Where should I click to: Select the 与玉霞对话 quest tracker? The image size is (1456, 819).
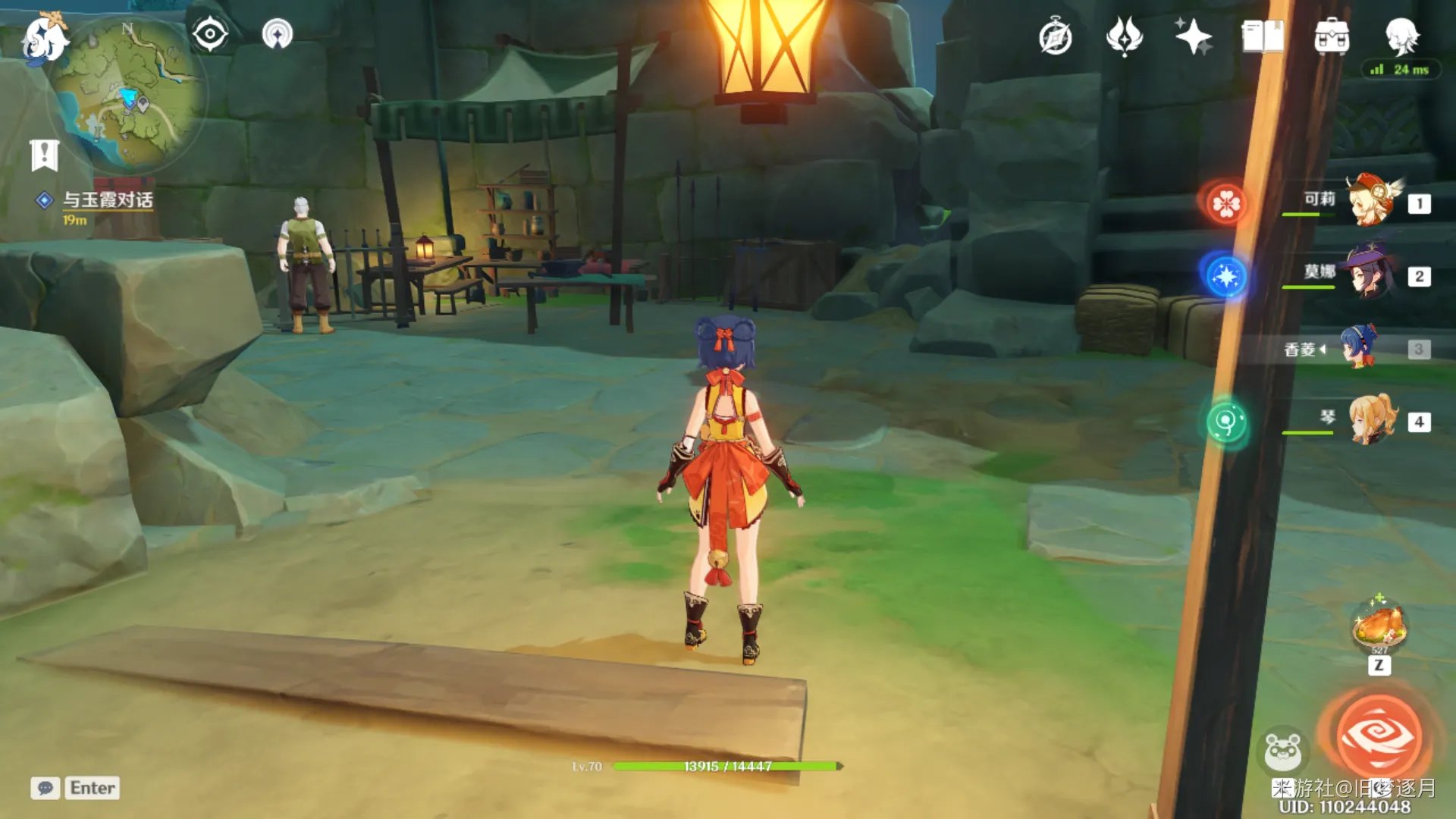pos(107,200)
